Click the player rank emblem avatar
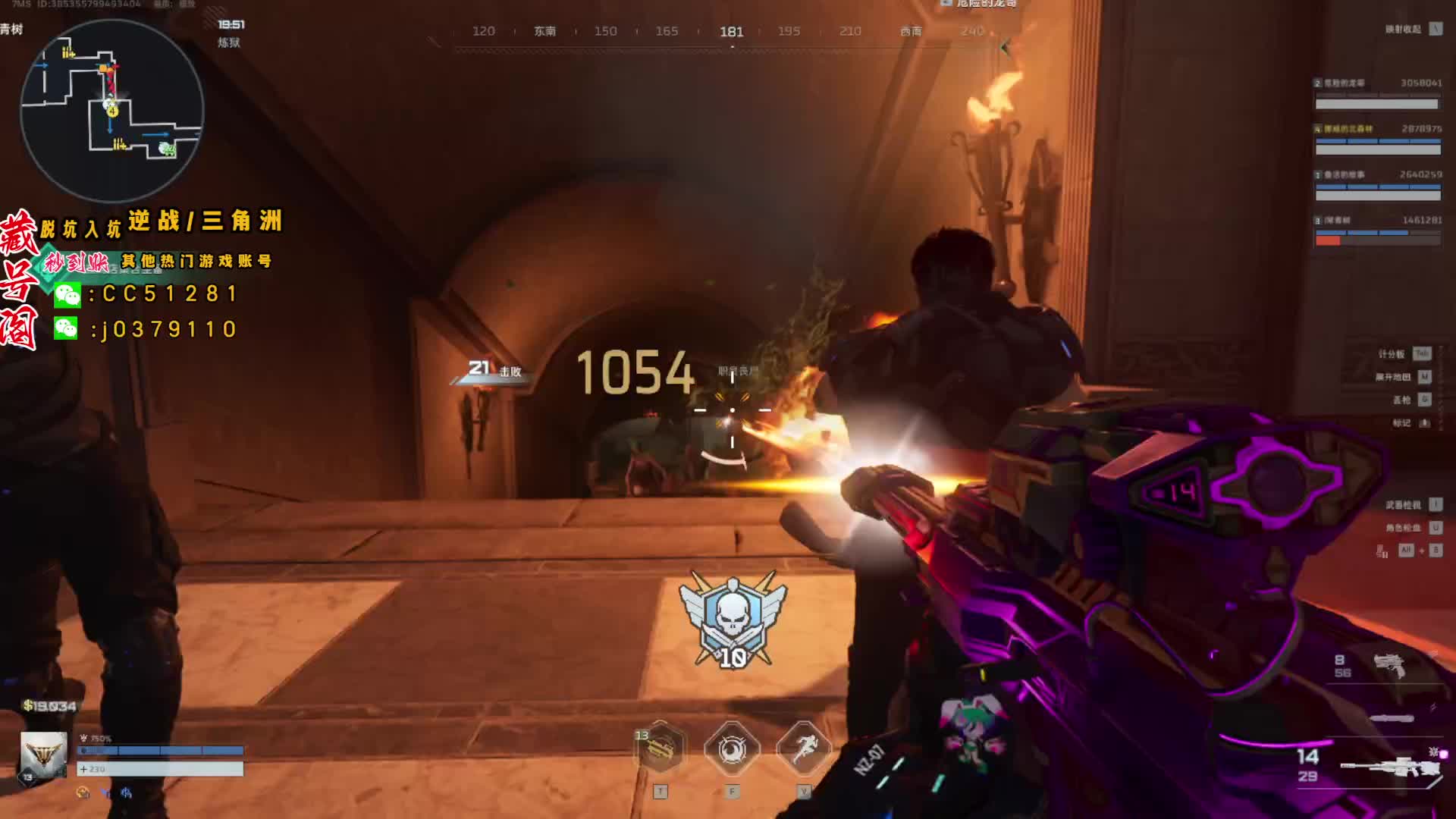 click(43, 755)
